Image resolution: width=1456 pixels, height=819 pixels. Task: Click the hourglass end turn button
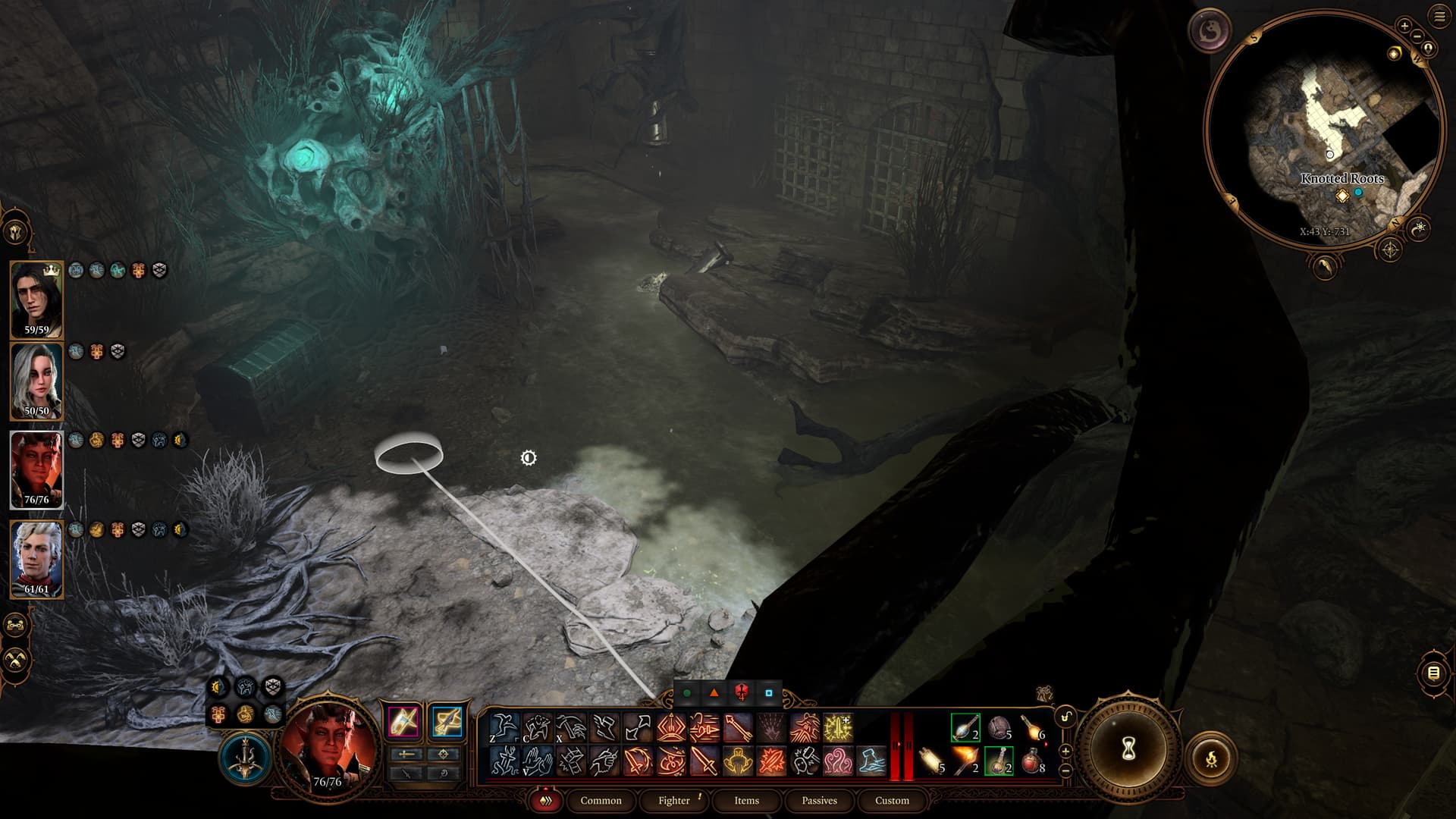(x=1128, y=749)
